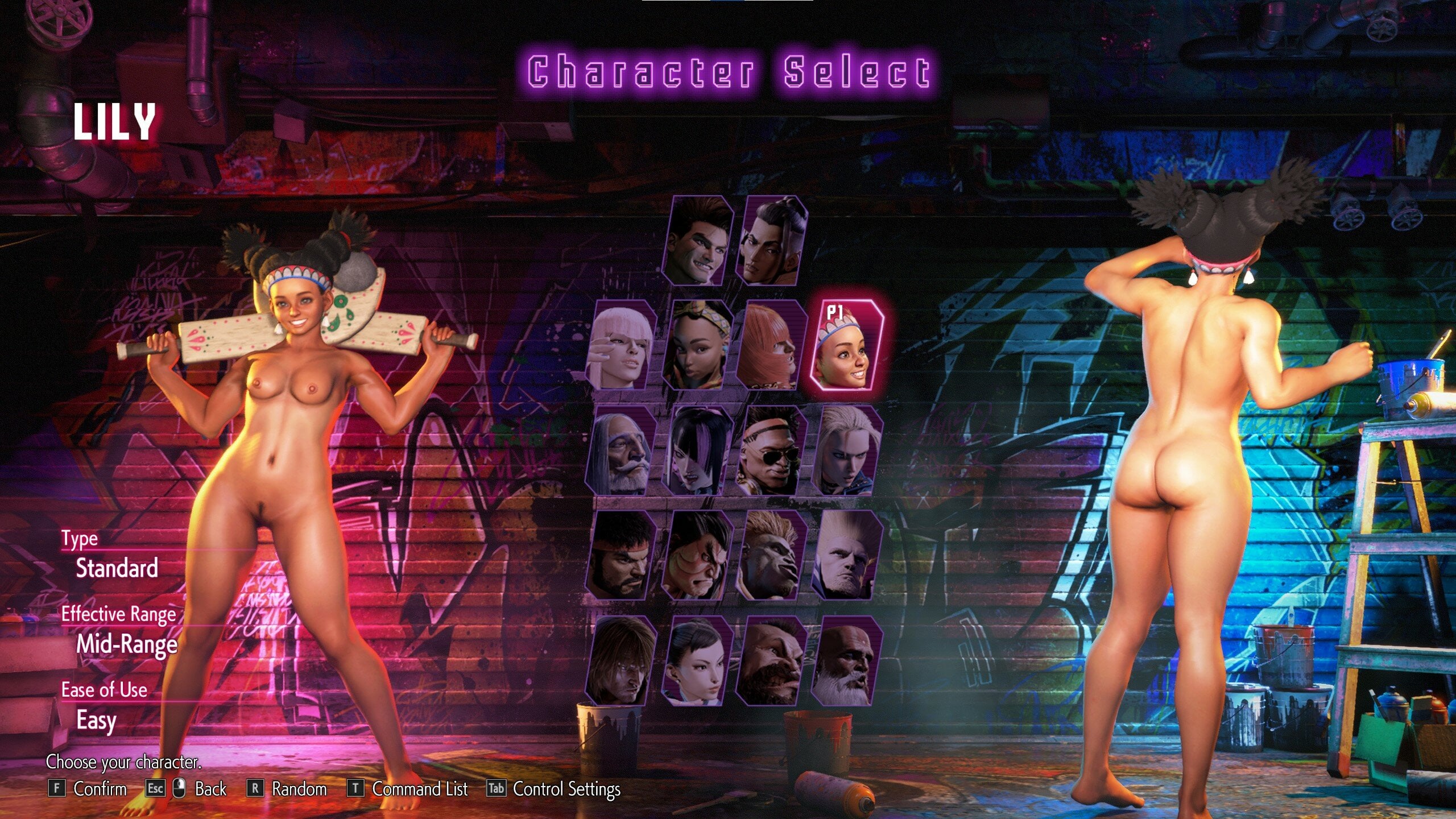This screenshot has width=1456, height=819.
Task: Select Kimberly's character tile
Action: 697,346
